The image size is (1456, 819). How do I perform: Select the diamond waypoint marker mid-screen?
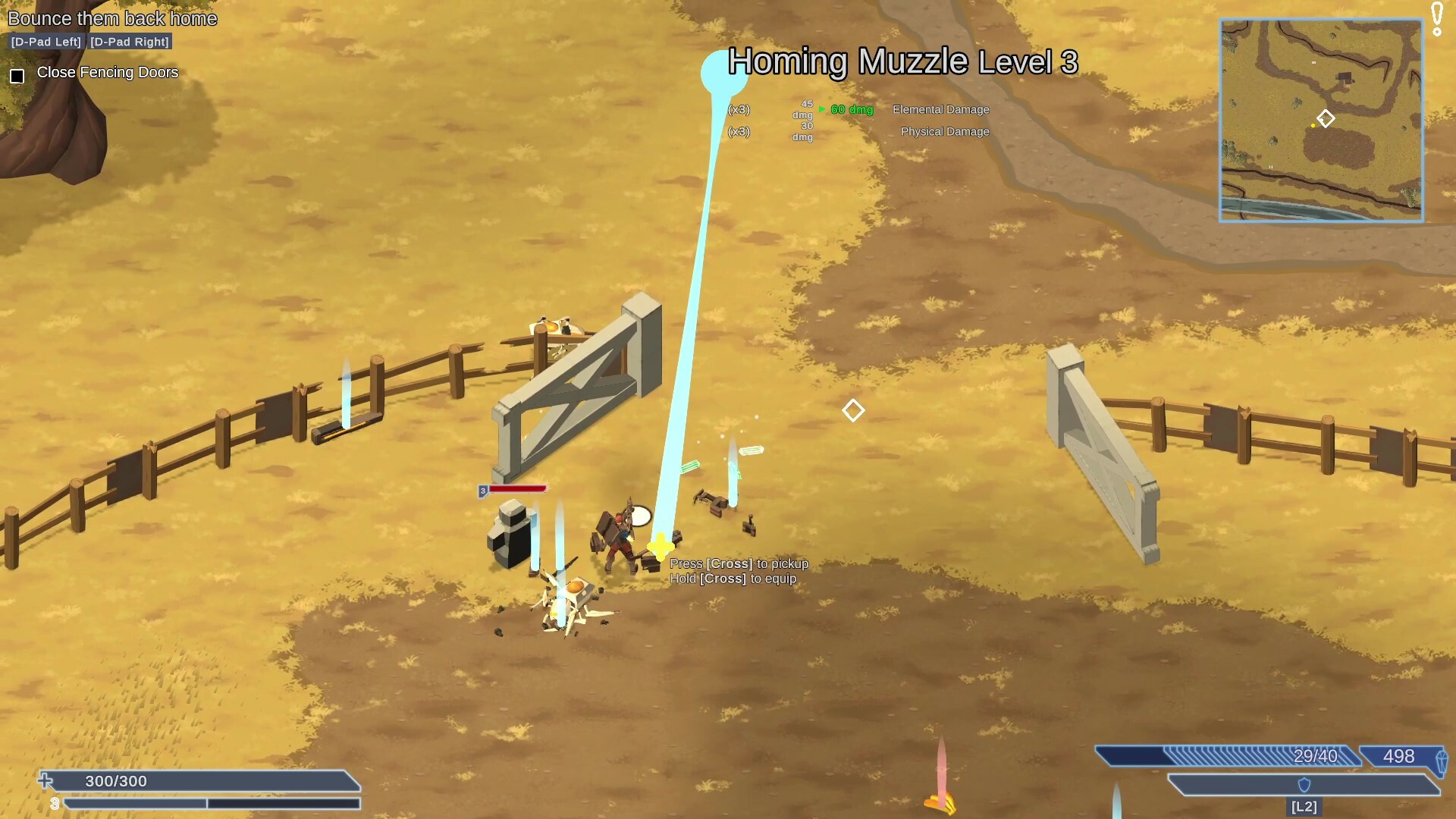tap(852, 411)
